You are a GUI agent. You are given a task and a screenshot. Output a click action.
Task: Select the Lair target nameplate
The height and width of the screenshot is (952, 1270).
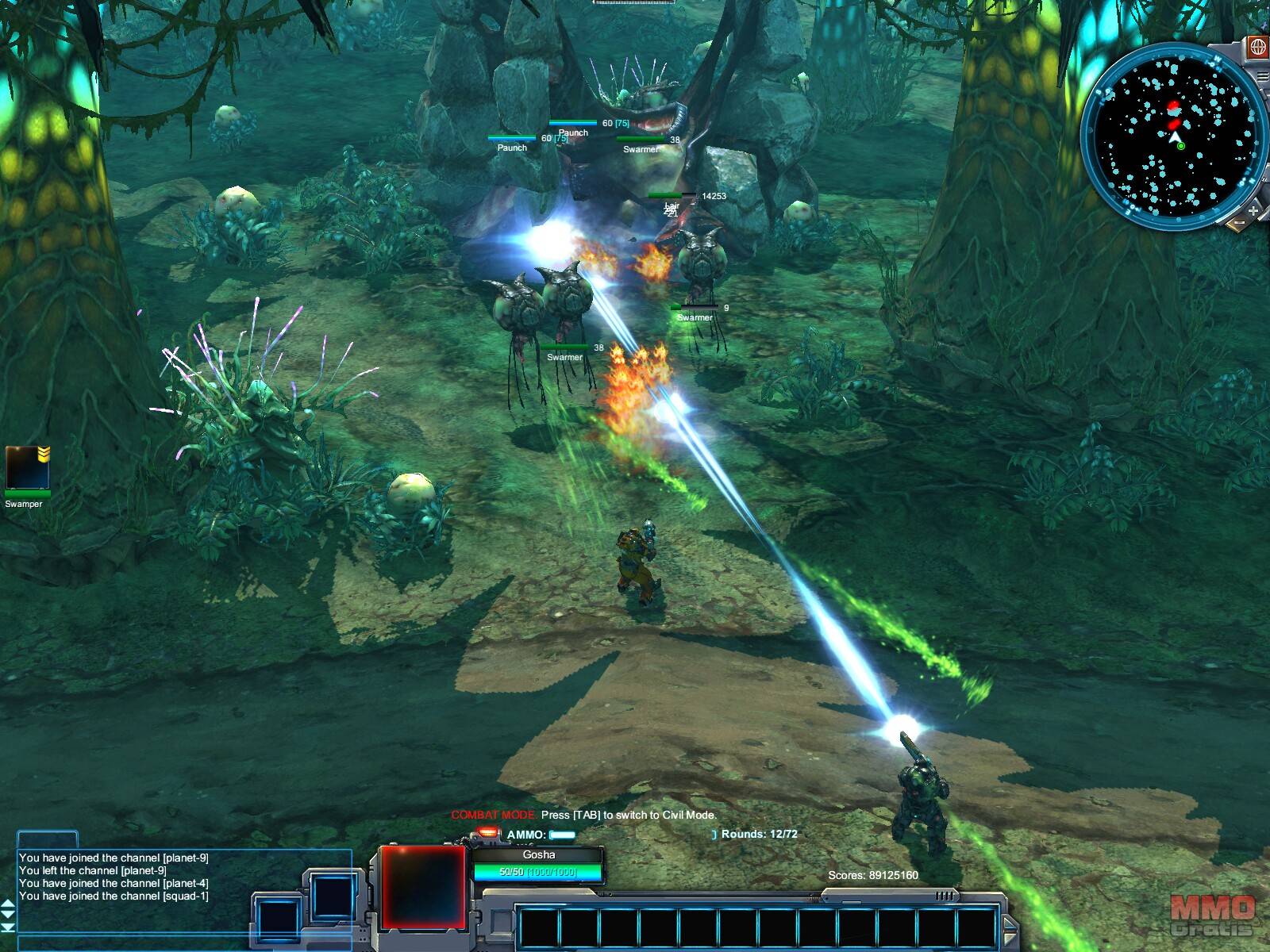point(672,205)
